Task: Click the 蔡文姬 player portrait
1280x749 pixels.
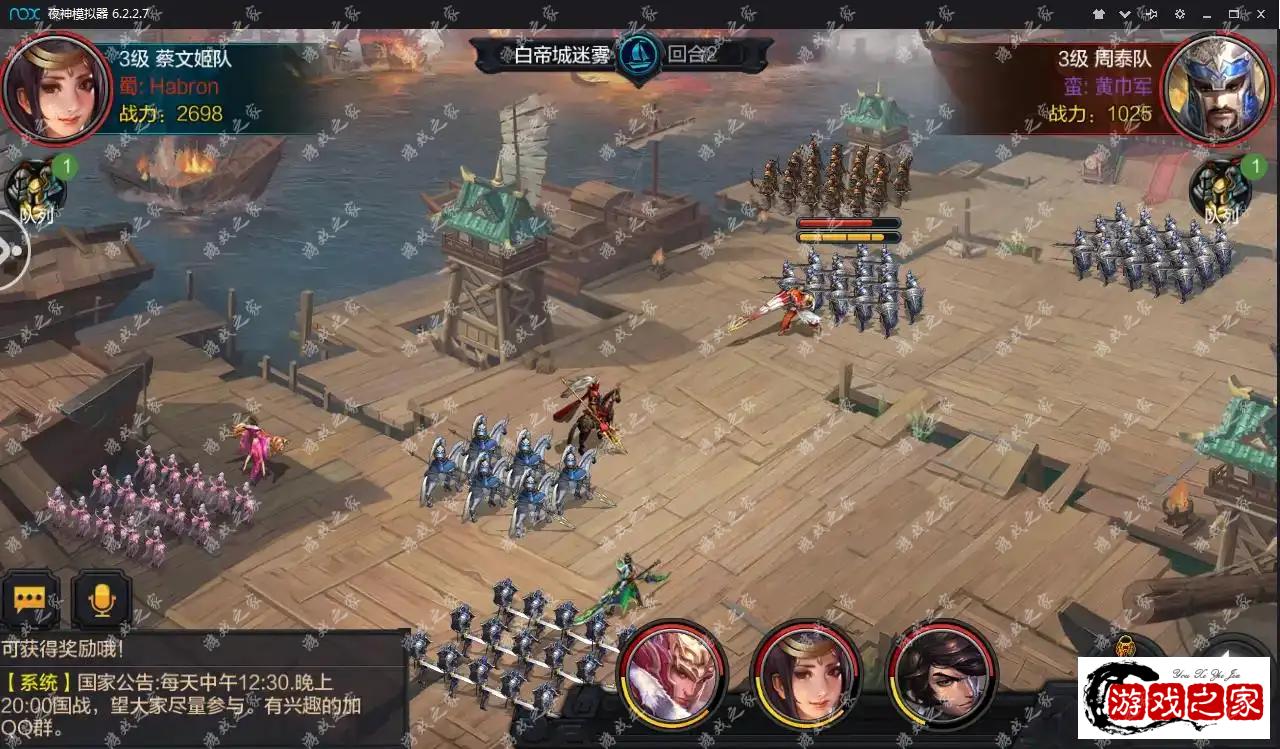Action: [x=56, y=88]
